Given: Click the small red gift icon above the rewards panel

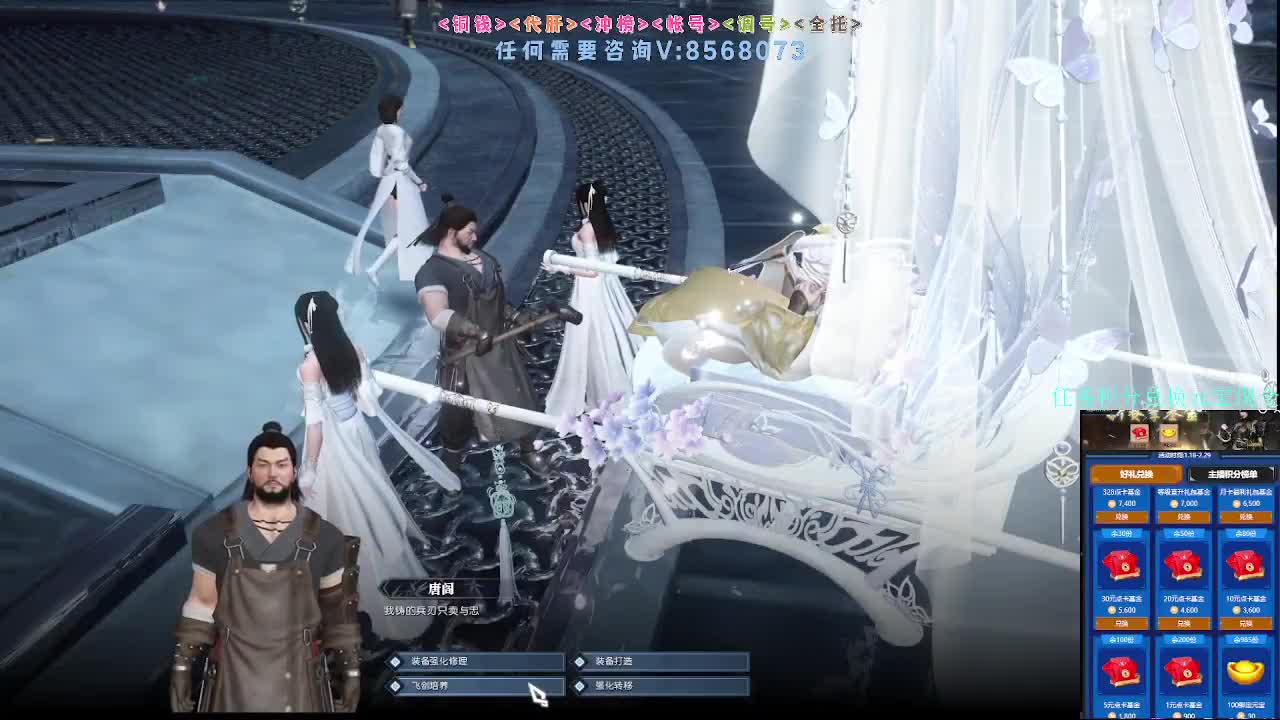Looking at the screenshot, I should tap(1138, 432).
